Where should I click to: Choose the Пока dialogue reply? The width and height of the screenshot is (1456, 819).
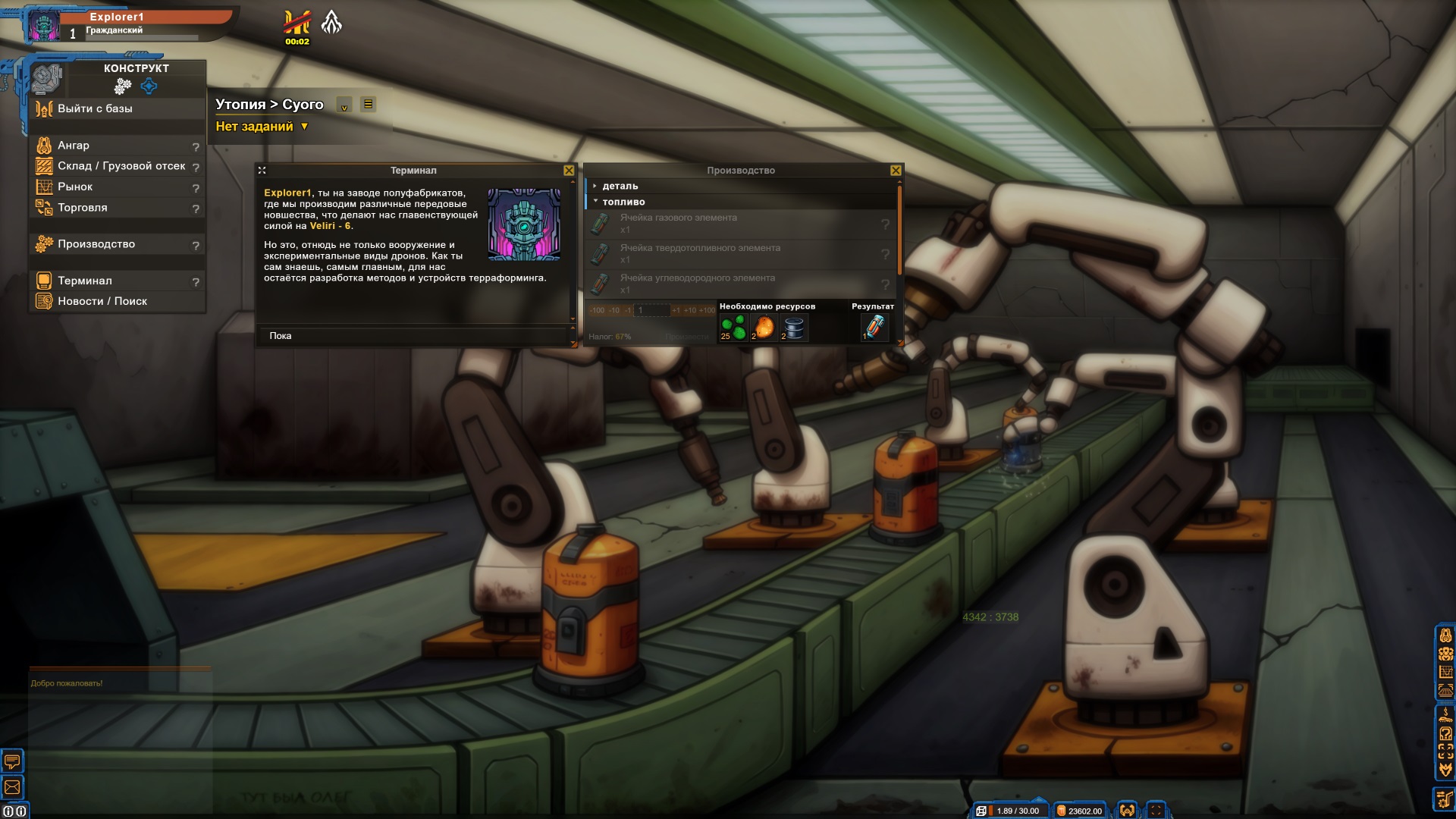click(x=281, y=336)
